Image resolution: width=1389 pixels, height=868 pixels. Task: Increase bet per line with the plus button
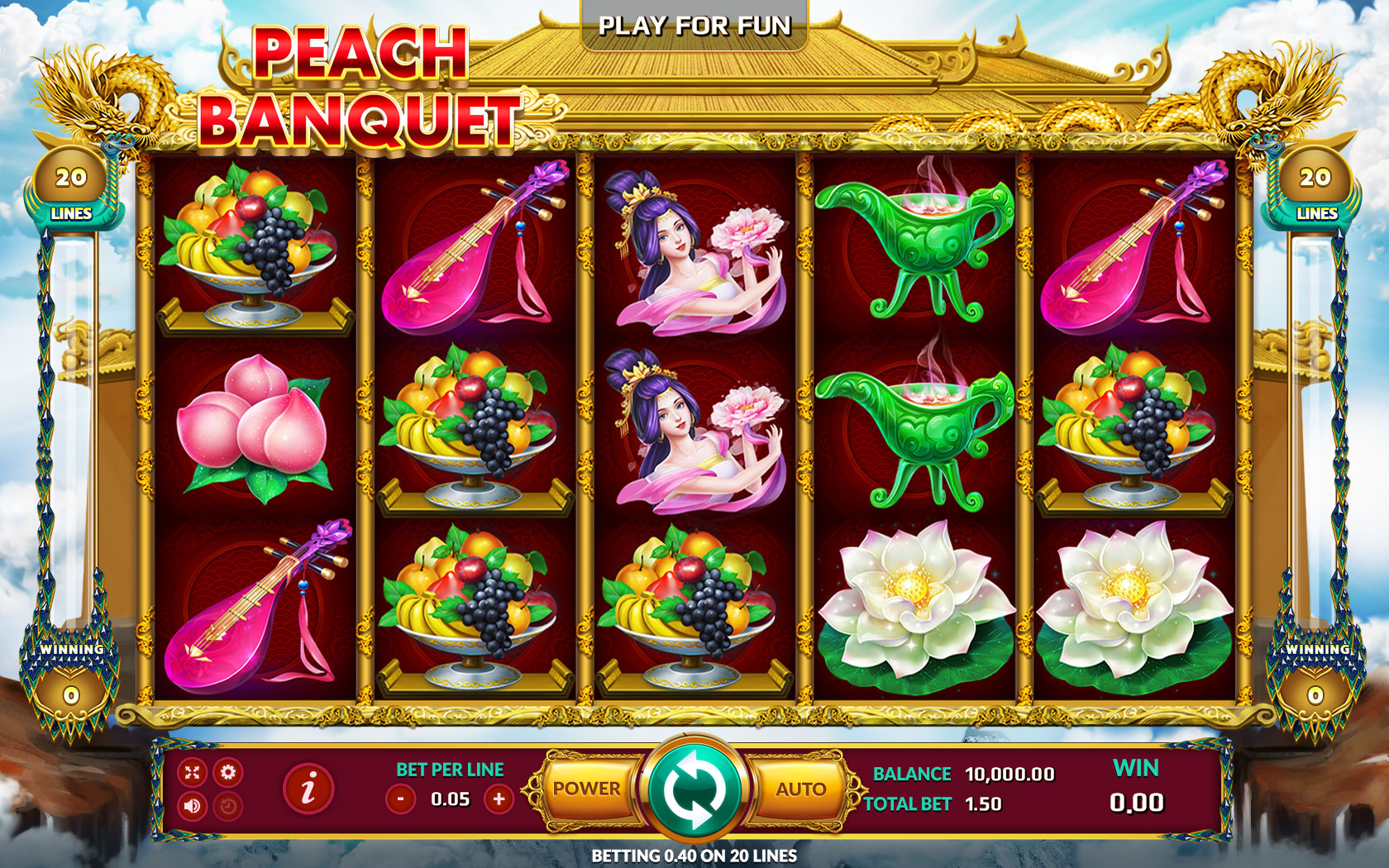pyautogui.click(x=497, y=799)
